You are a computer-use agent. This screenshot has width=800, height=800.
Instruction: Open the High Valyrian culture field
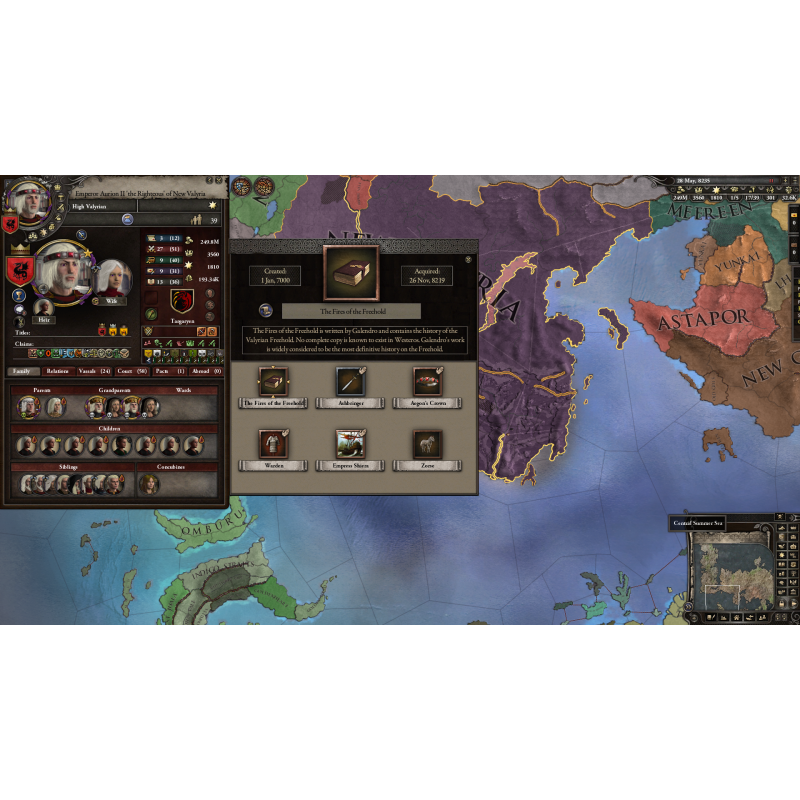[102, 206]
